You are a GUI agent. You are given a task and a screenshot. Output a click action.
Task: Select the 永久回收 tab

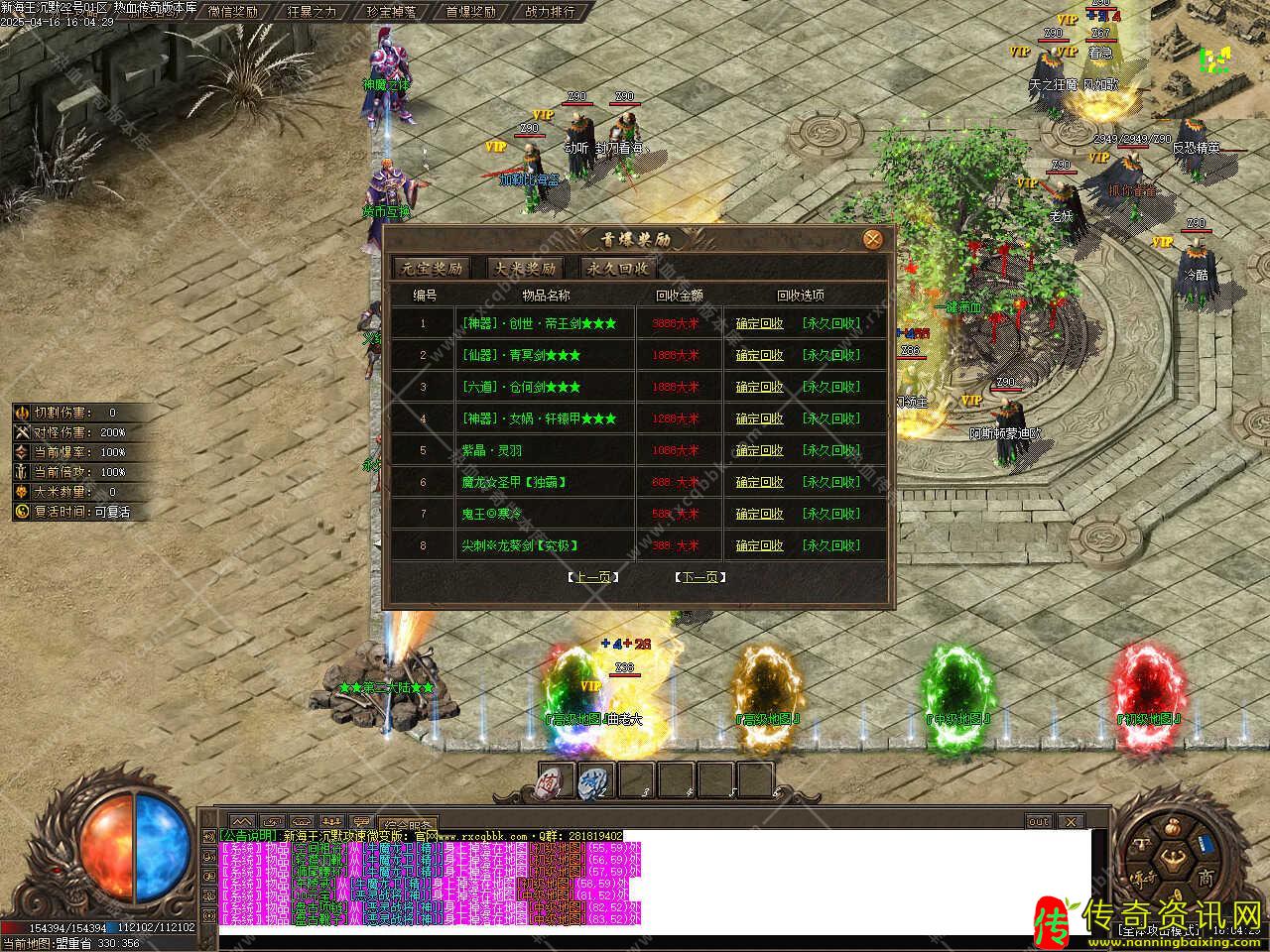tap(618, 268)
